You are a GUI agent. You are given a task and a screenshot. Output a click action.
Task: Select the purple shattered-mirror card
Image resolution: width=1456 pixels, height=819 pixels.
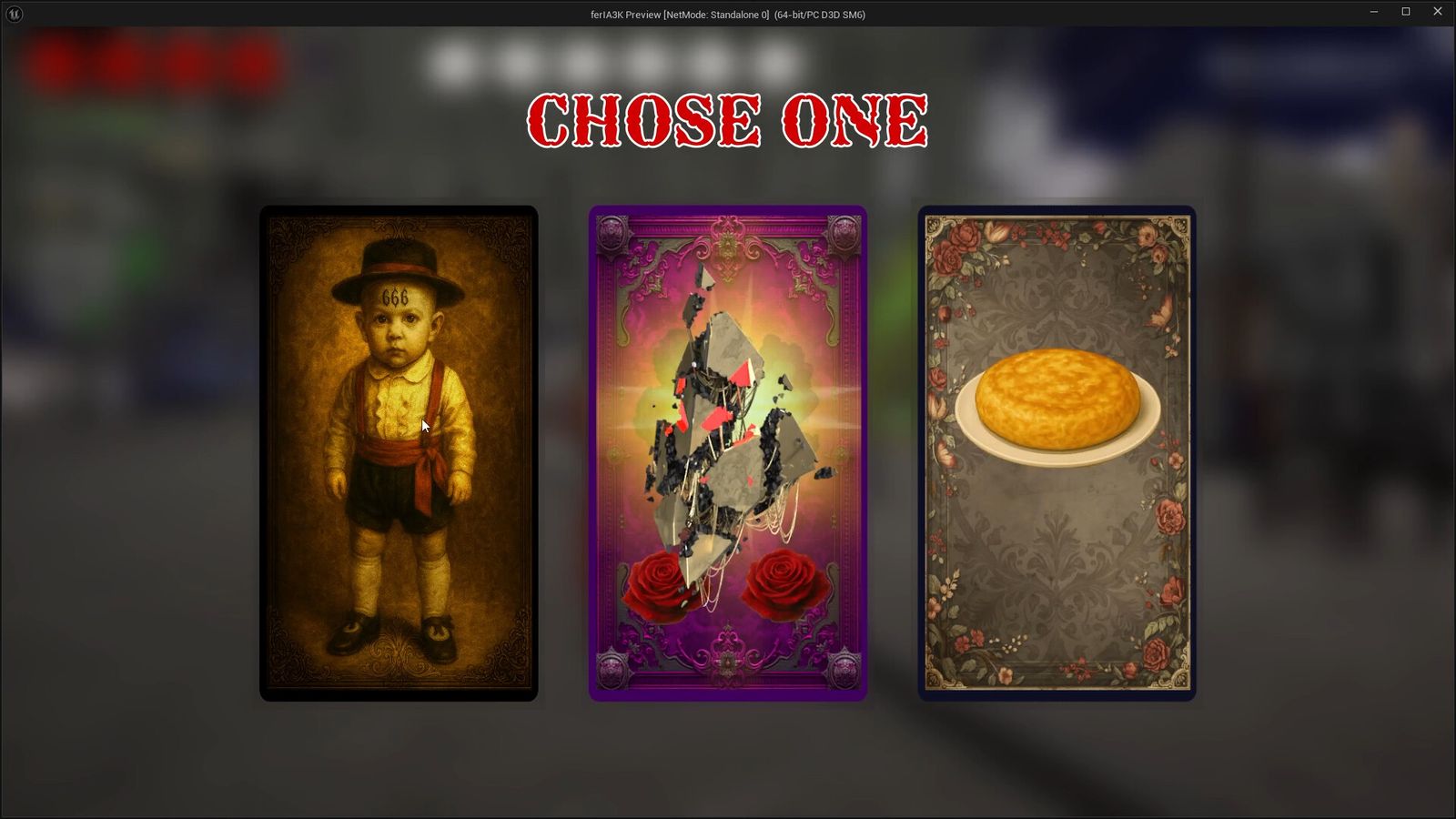coord(727,452)
